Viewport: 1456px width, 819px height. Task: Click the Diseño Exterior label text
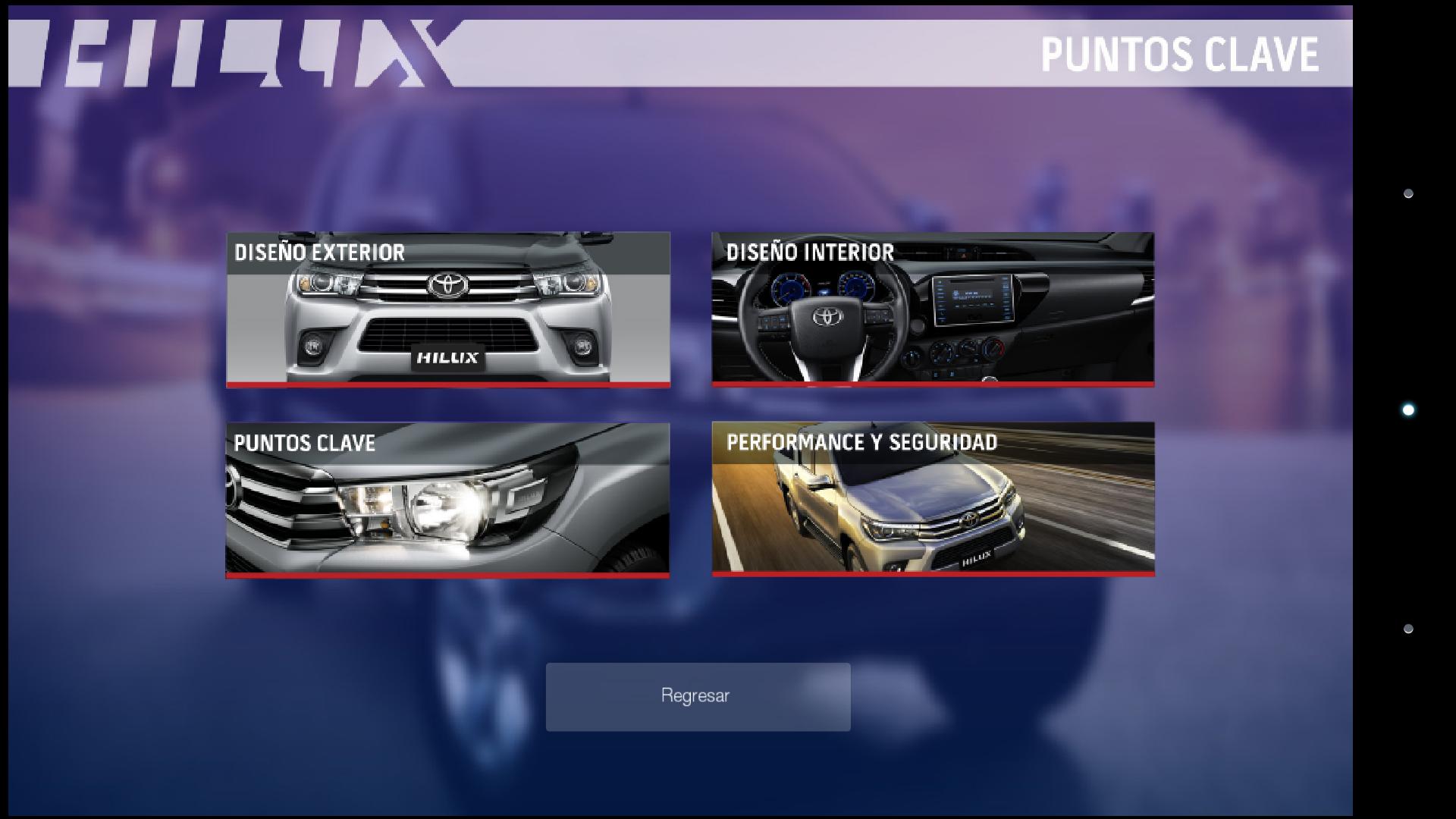click(x=320, y=253)
